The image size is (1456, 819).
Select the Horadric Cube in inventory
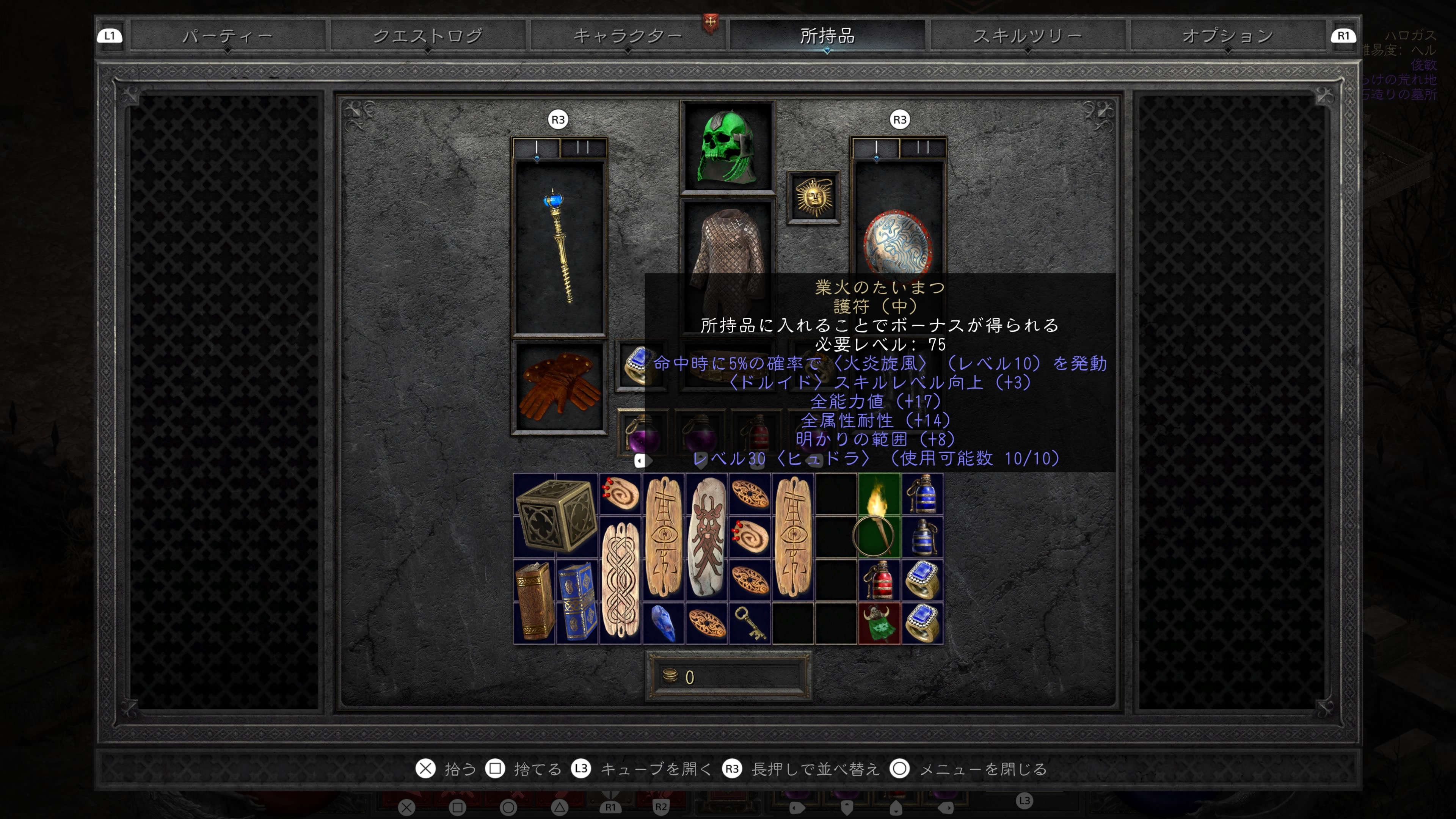point(555,516)
